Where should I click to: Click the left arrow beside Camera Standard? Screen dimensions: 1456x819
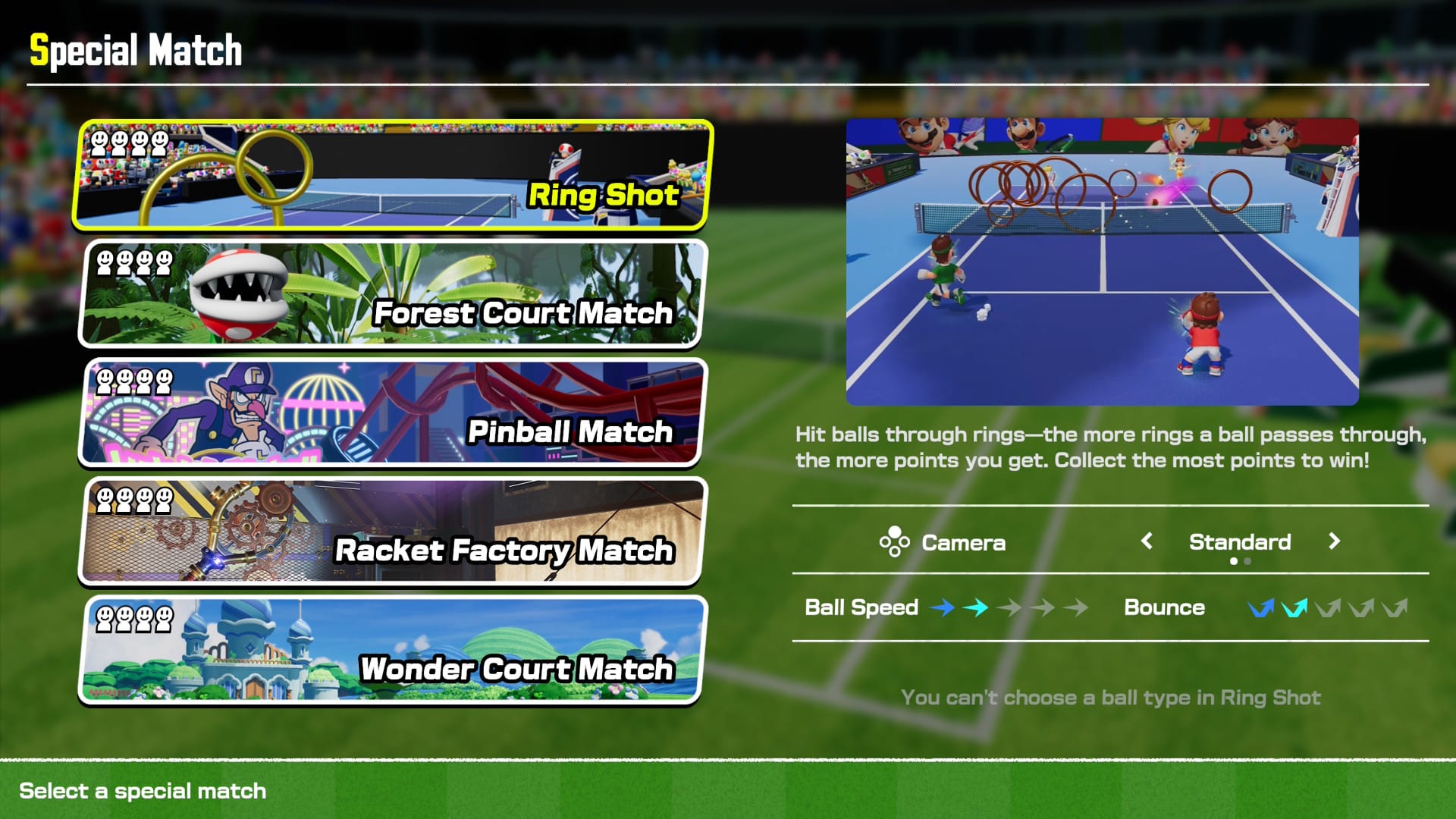click(1147, 541)
